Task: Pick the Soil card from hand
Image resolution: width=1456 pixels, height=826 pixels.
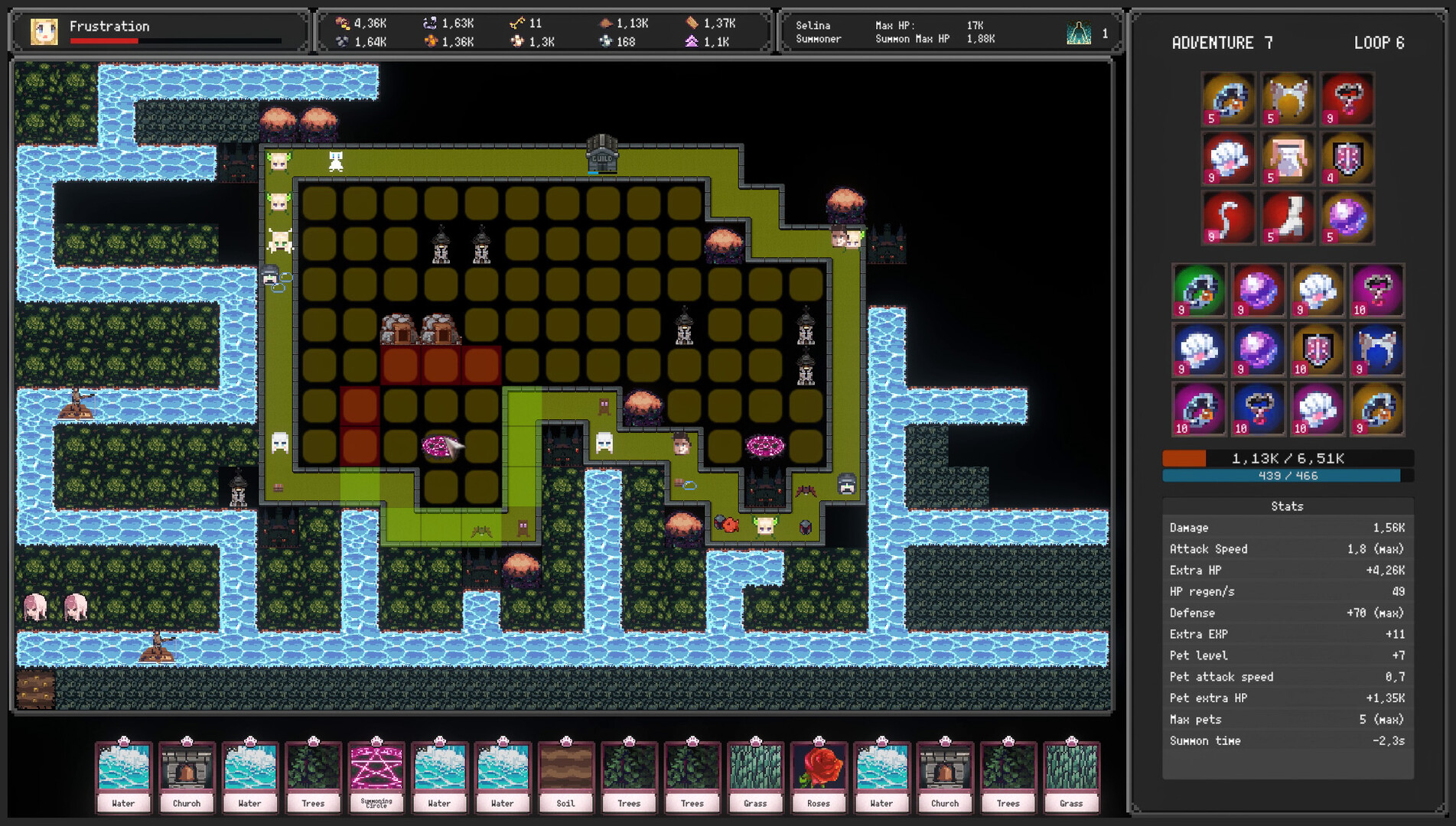Action: (565, 776)
